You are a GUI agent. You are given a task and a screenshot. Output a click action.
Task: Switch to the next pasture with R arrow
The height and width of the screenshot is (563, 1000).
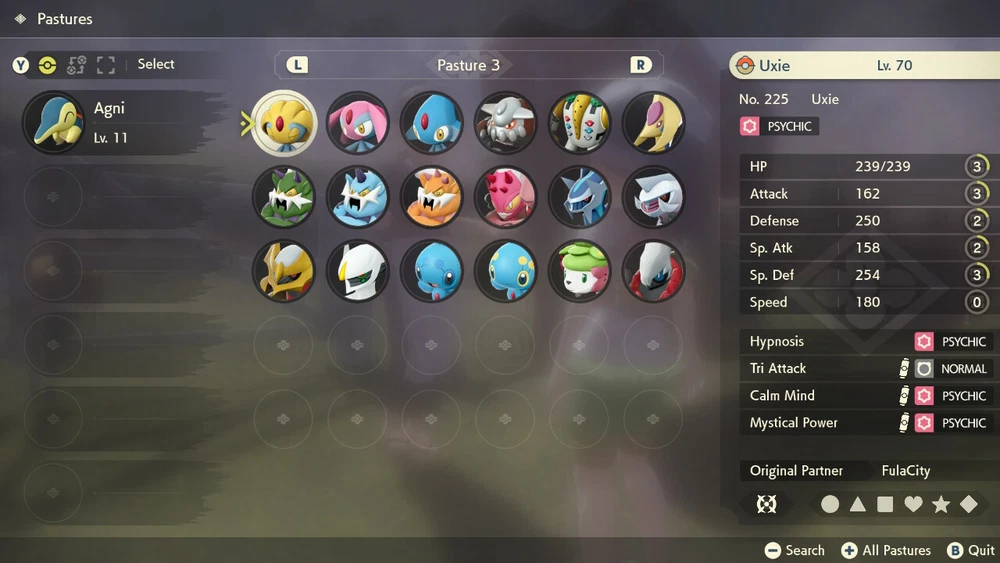click(x=640, y=65)
